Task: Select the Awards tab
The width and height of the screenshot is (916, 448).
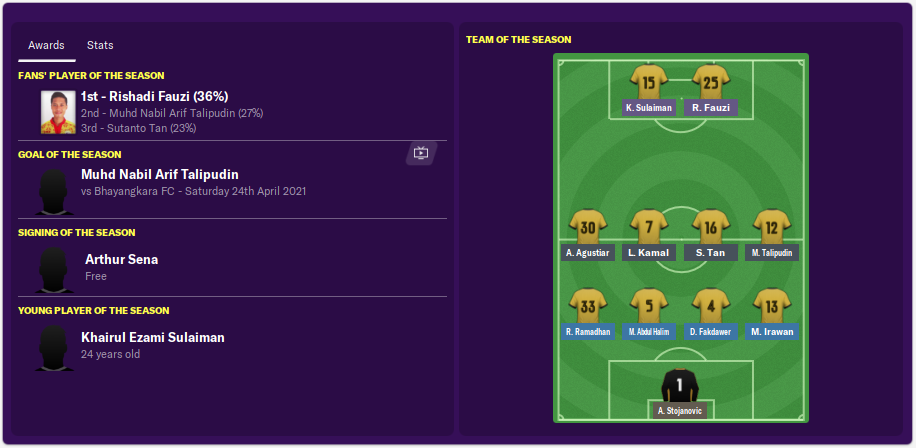Action: pos(46,46)
